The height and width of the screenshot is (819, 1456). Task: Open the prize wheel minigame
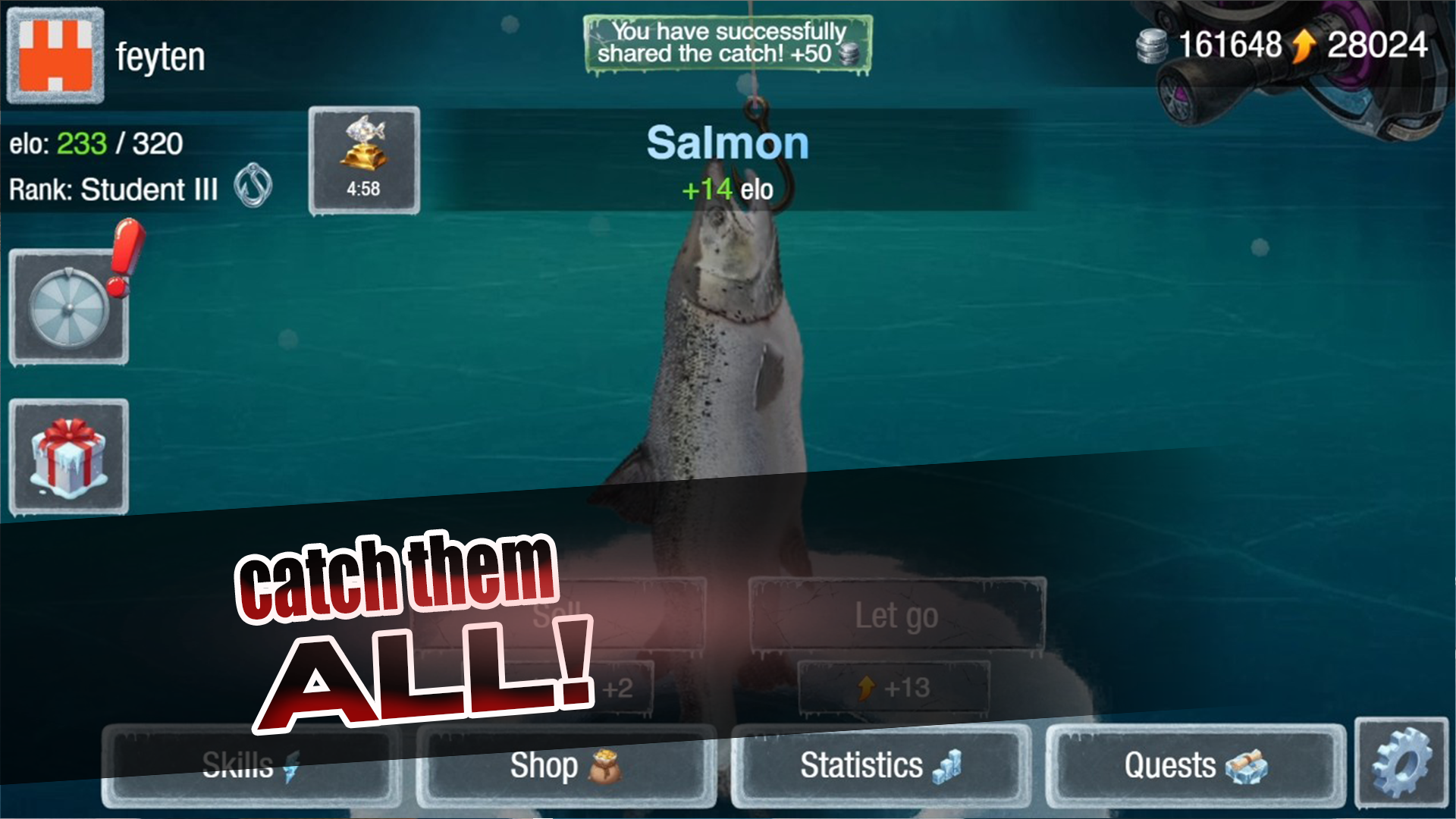tap(68, 306)
